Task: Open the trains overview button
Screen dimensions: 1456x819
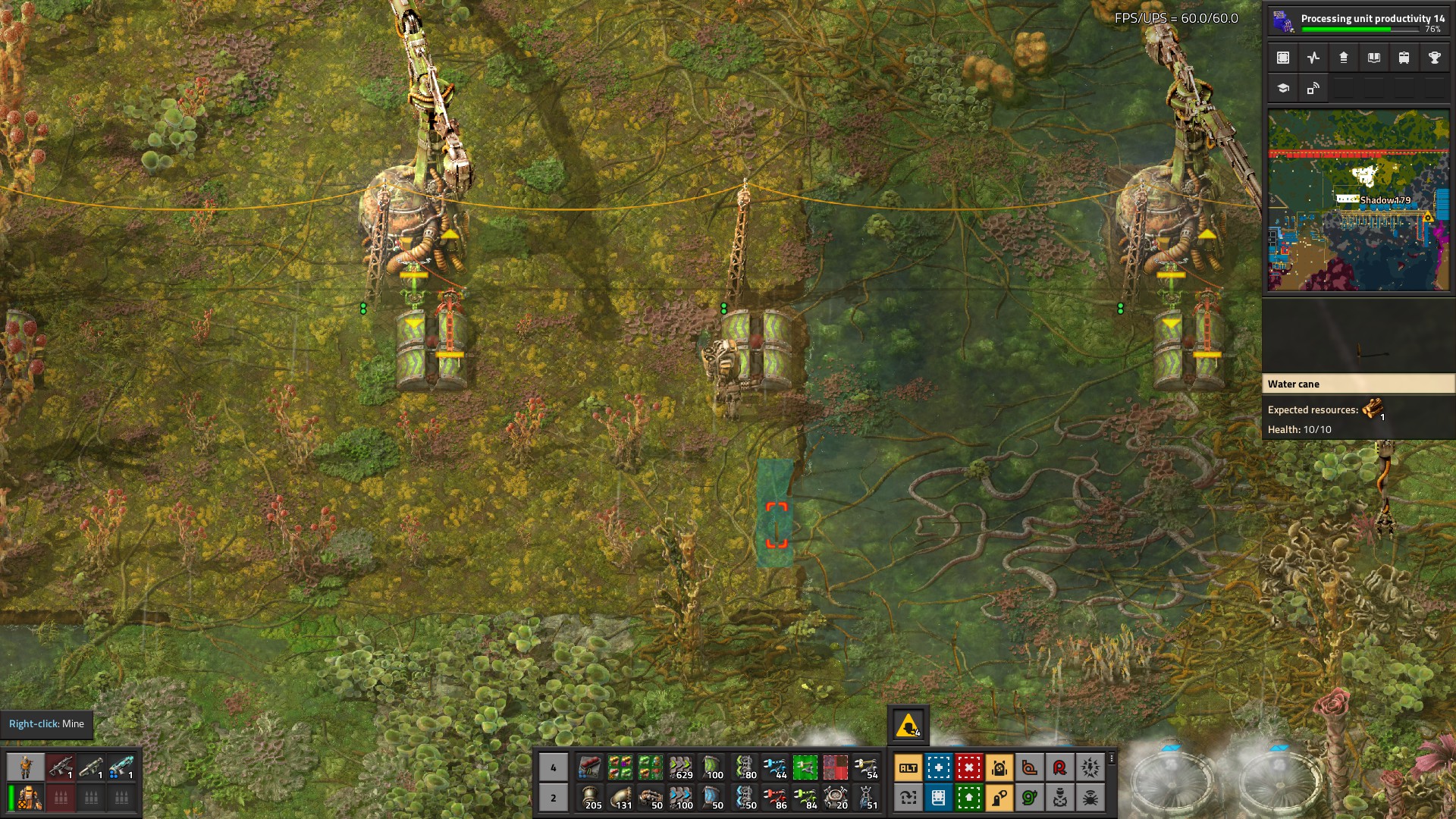Action: (1404, 58)
